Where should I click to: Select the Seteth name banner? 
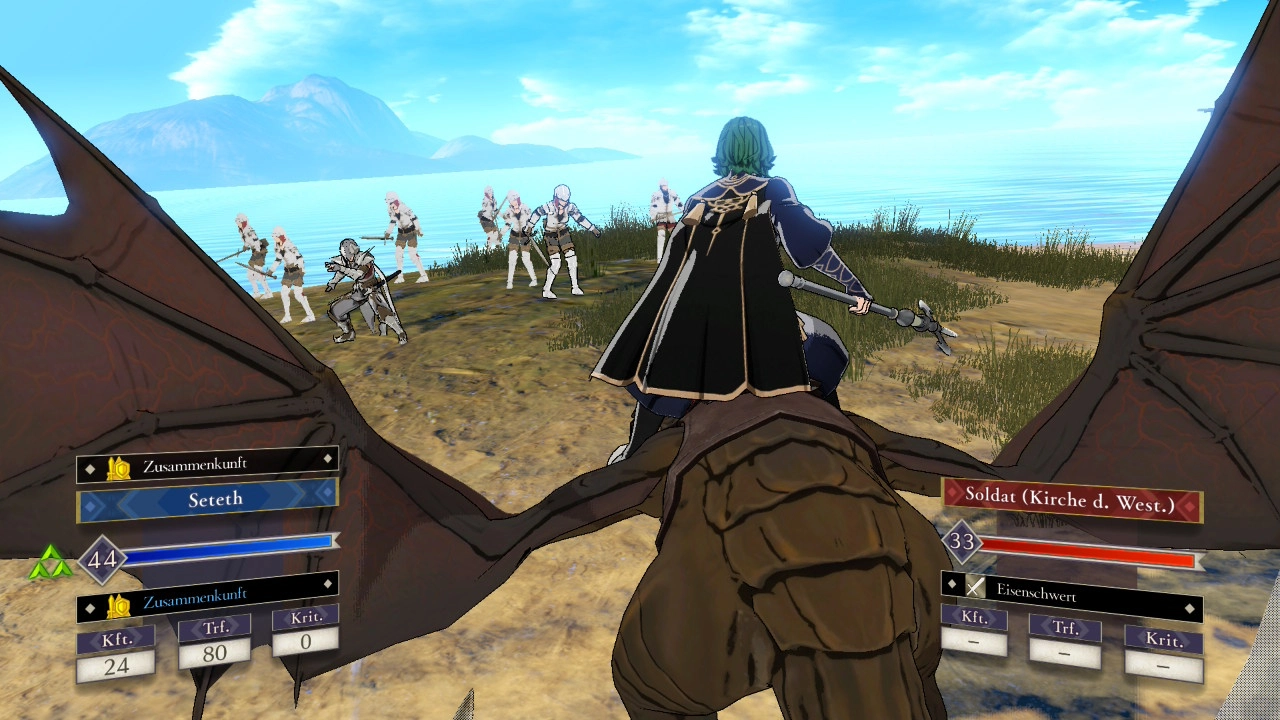[208, 499]
